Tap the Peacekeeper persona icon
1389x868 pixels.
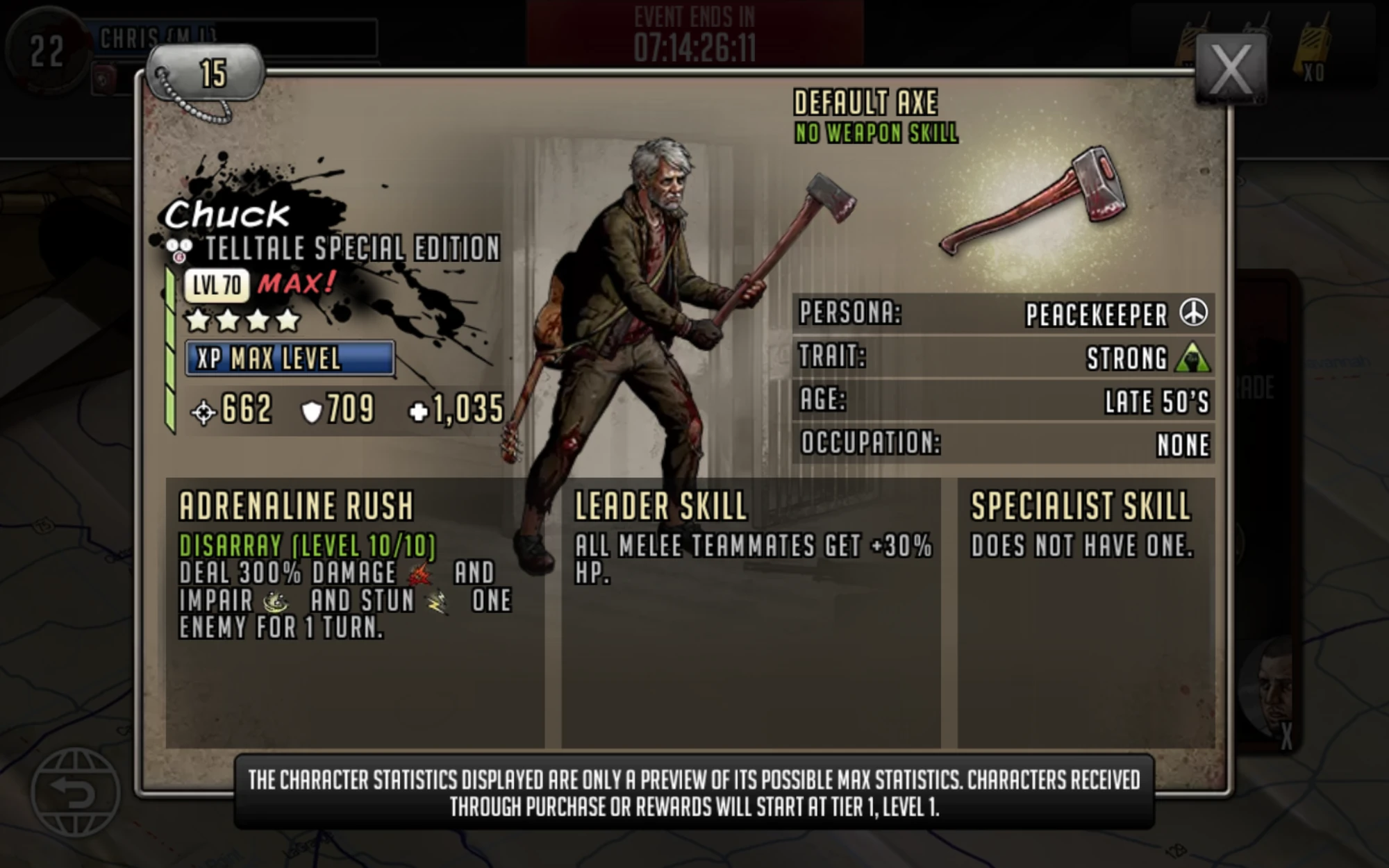click(x=1193, y=312)
